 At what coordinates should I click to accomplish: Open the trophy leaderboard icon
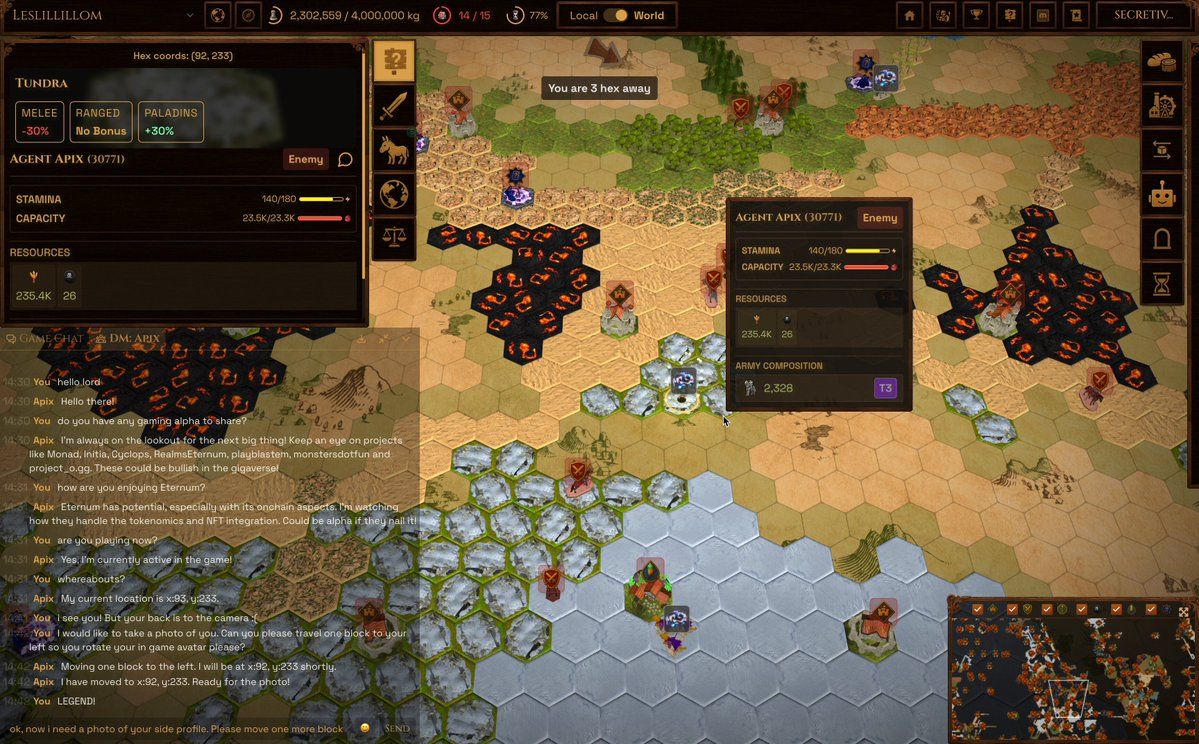click(x=977, y=15)
